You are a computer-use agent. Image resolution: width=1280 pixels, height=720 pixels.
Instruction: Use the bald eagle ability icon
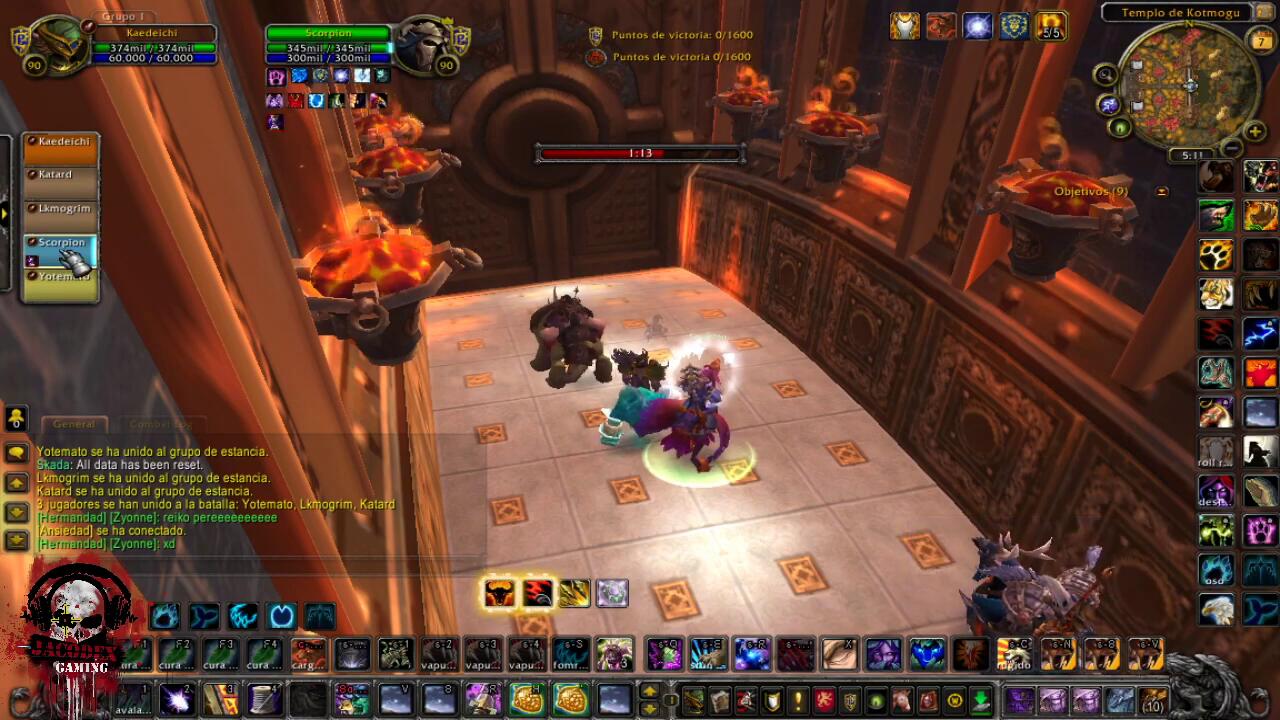pos(1216,608)
